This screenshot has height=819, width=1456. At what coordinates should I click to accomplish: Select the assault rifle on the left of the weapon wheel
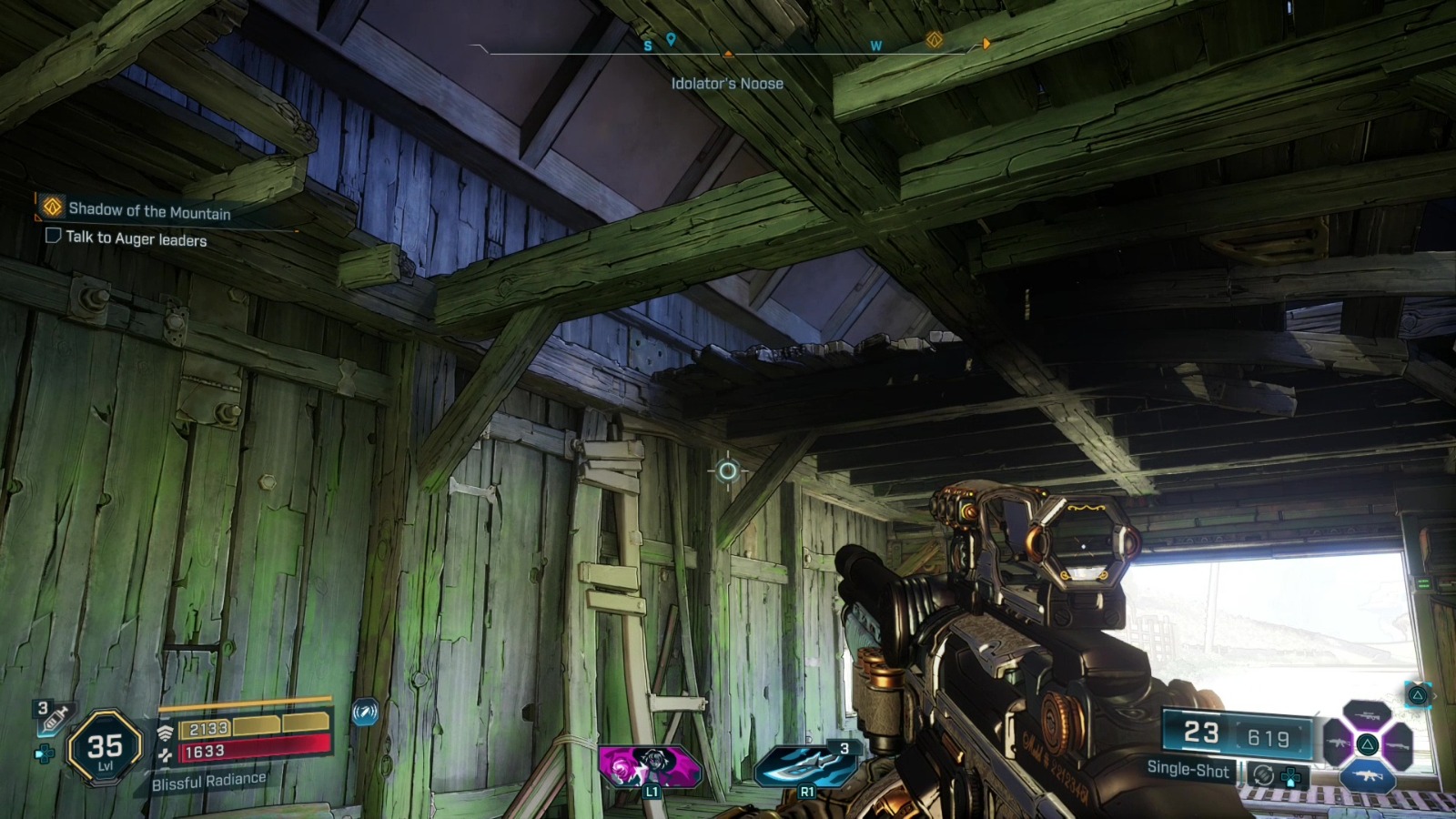point(1340,743)
